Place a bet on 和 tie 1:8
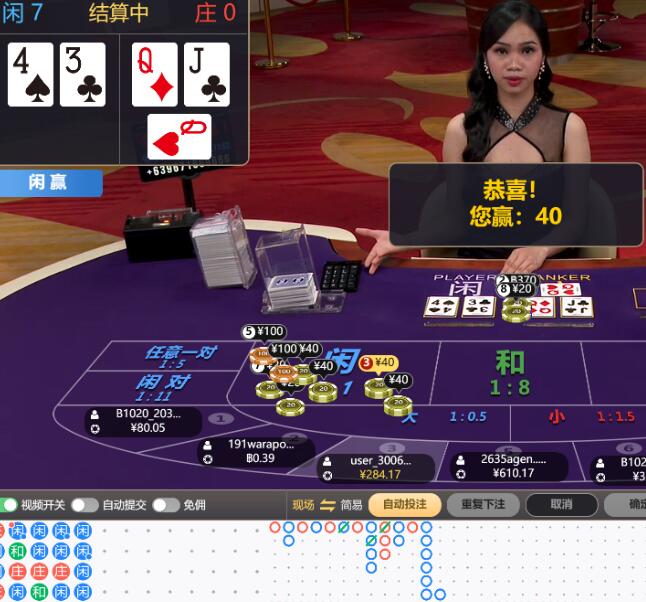Image resolution: width=646 pixels, height=602 pixels. [510, 372]
